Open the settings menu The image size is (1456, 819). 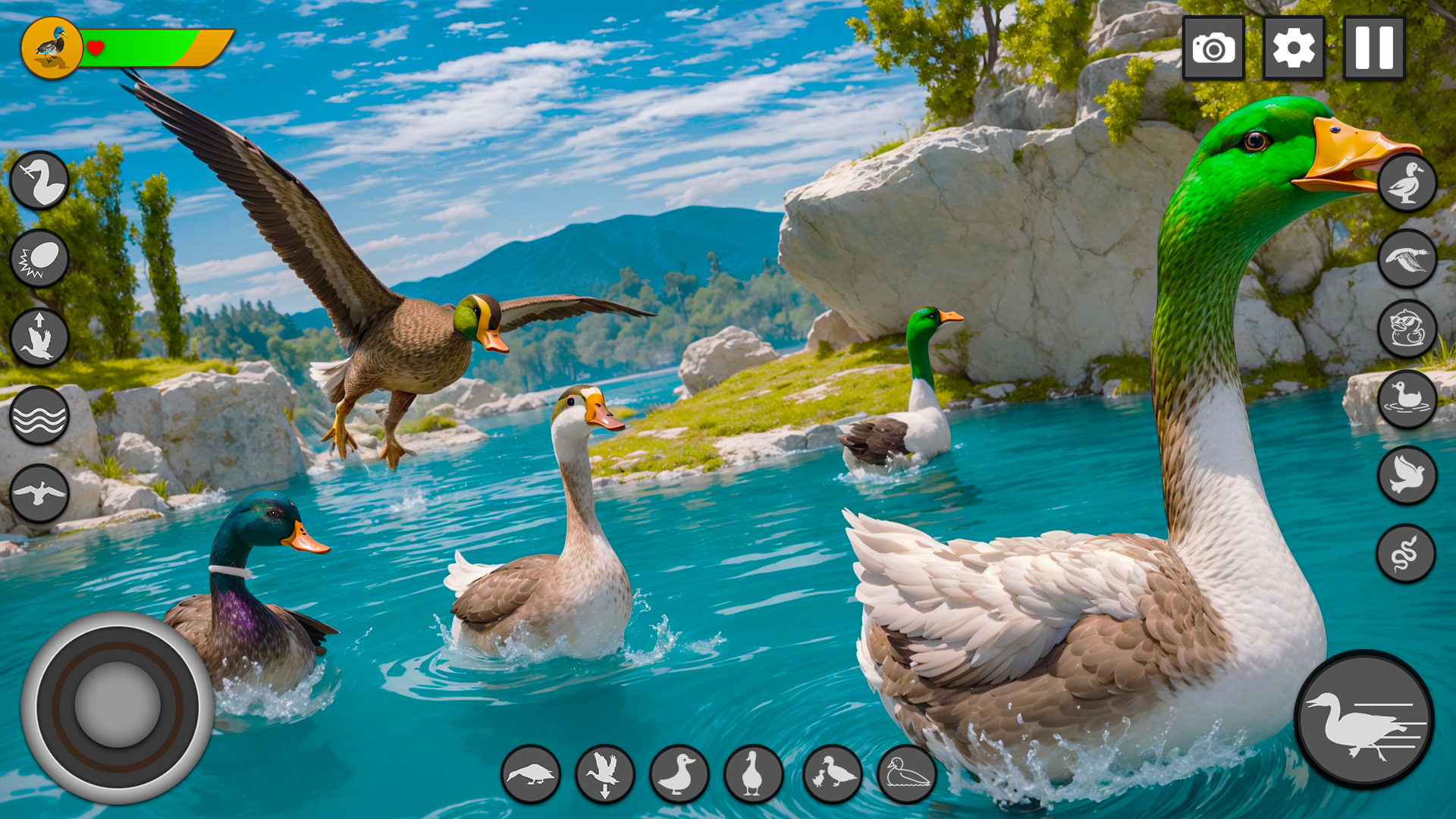pos(1294,48)
